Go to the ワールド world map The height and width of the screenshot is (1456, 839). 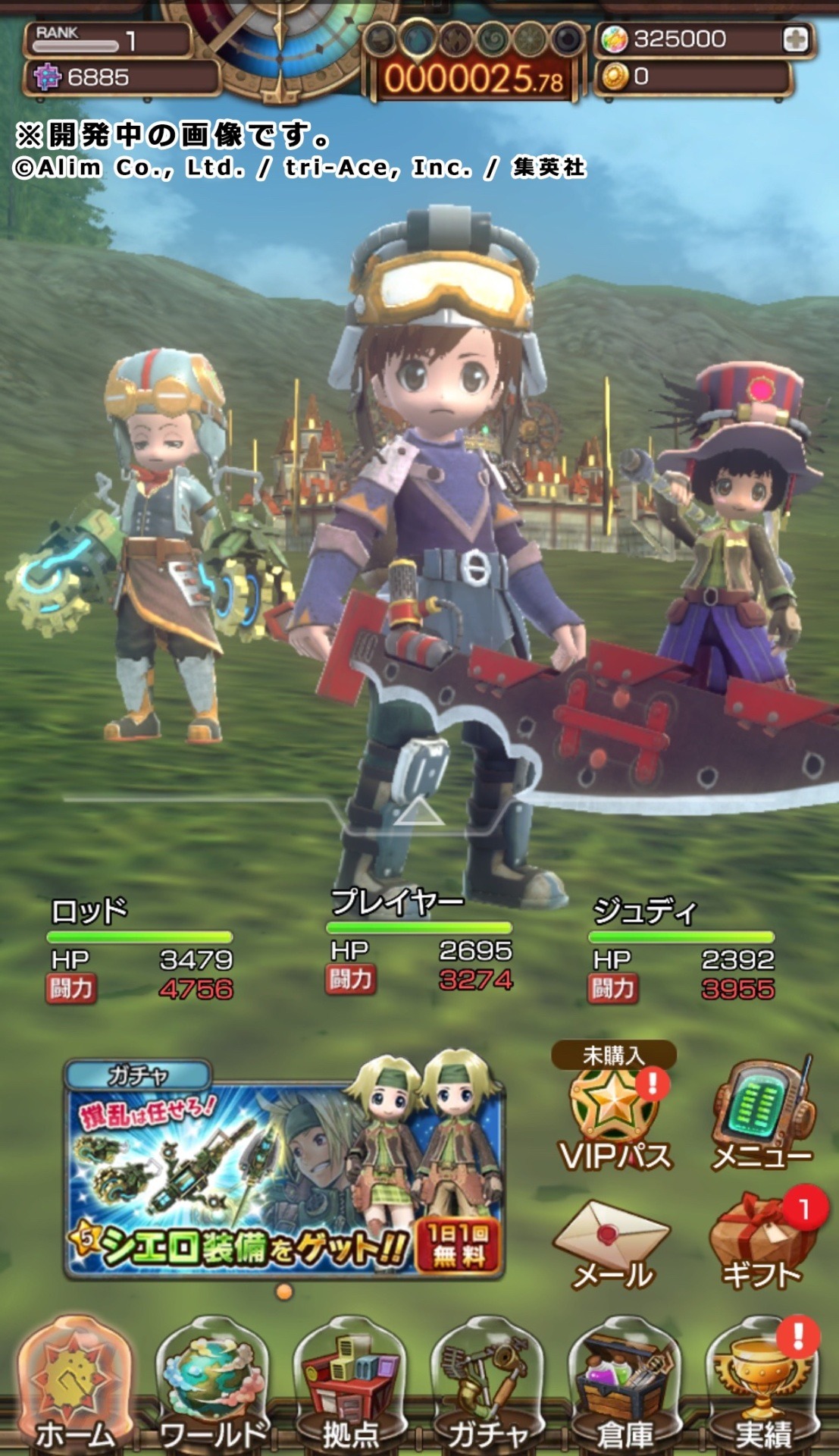point(212,1386)
